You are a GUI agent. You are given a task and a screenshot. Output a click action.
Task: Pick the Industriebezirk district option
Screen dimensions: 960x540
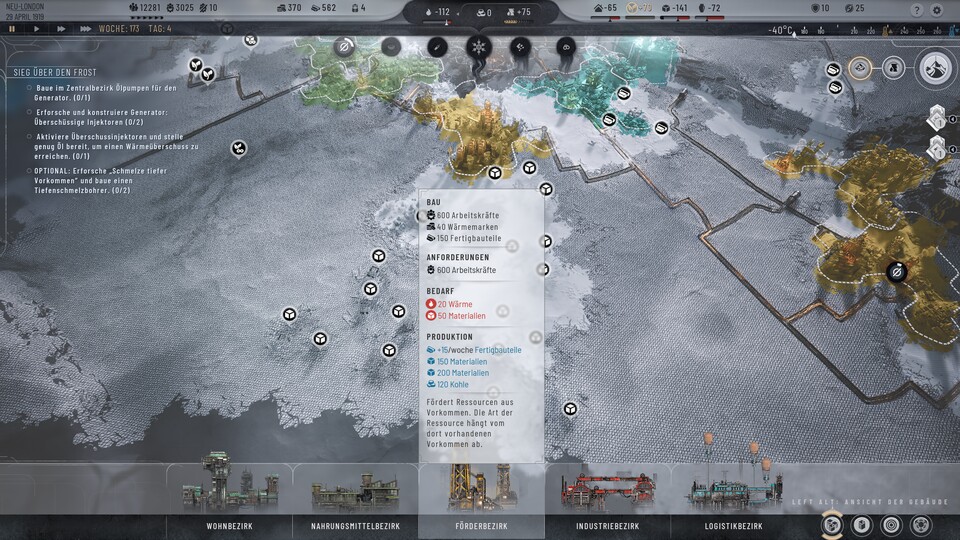pyautogui.click(x=607, y=525)
